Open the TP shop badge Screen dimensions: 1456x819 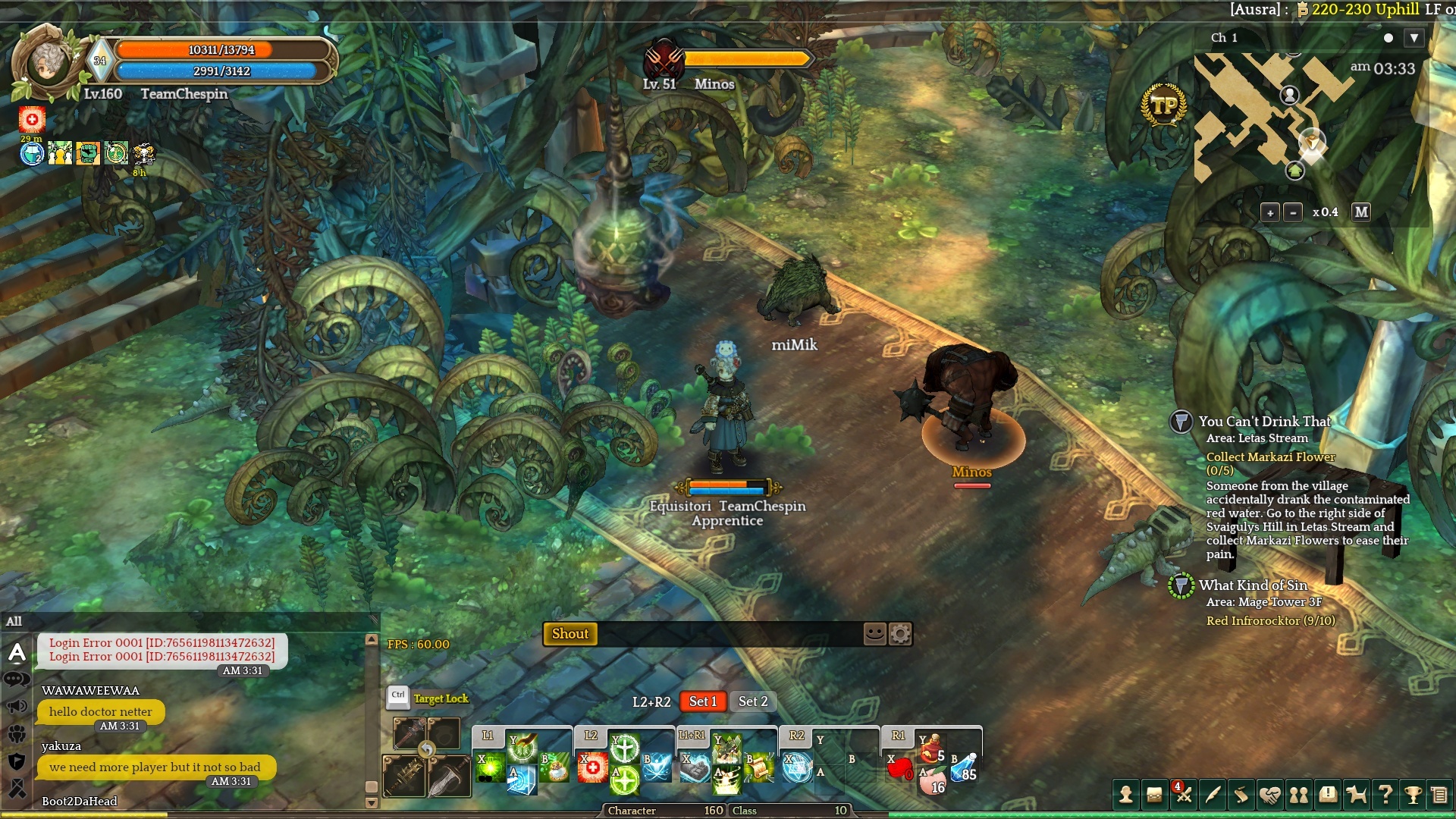[x=1163, y=105]
